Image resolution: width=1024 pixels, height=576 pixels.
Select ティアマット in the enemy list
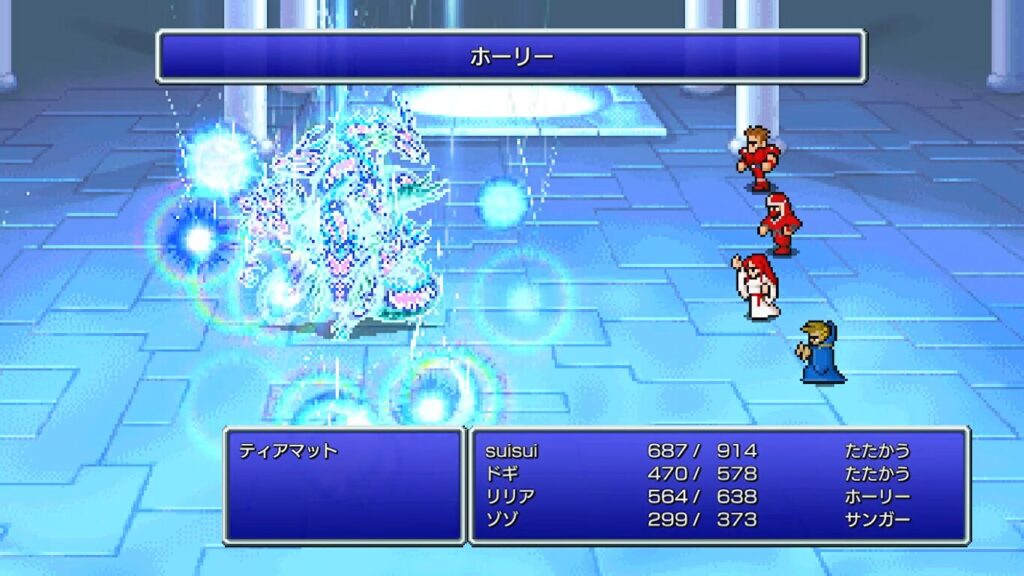pyautogui.click(x=288, y=451)
